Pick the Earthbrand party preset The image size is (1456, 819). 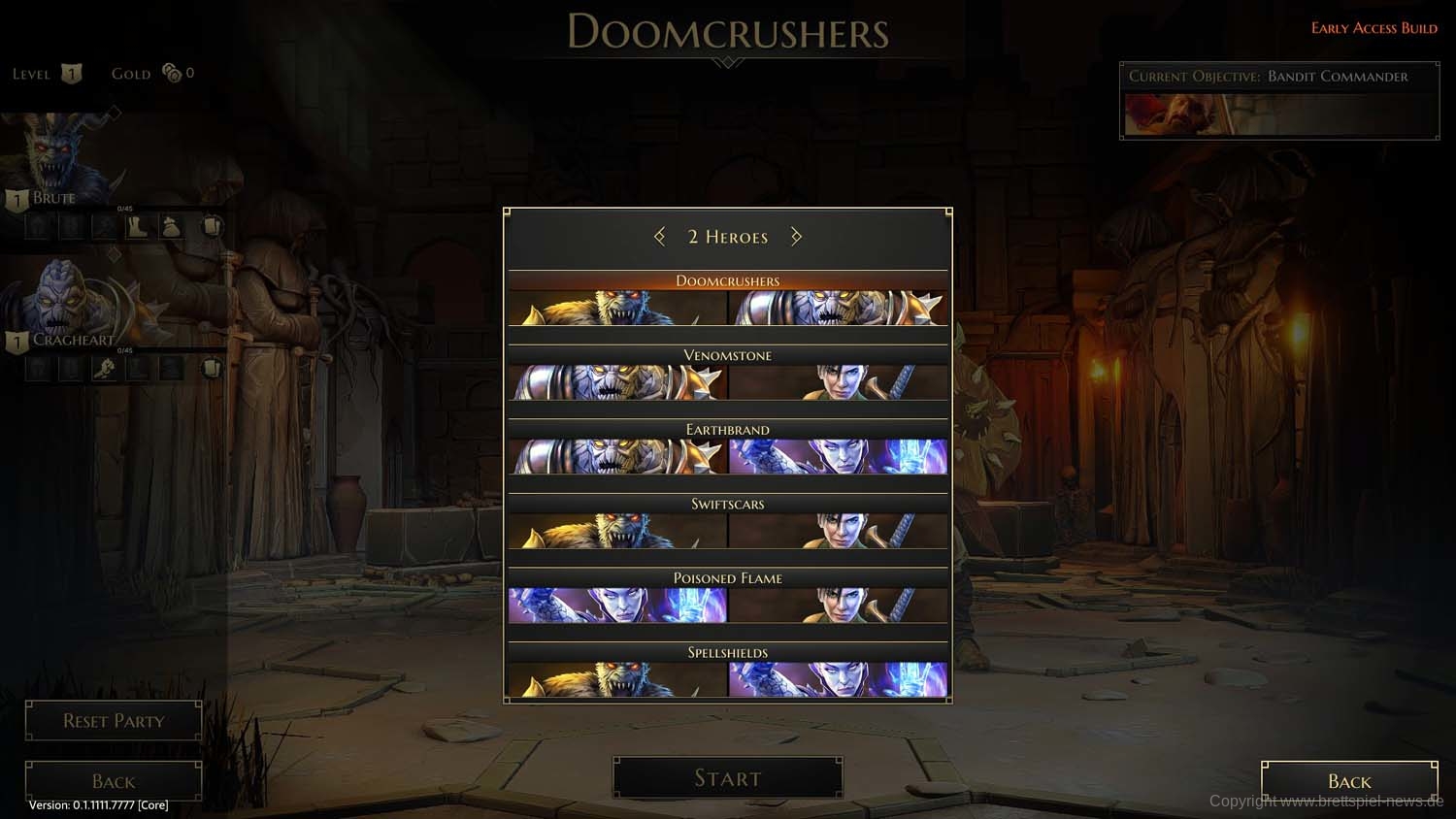[x=727, y=448]
